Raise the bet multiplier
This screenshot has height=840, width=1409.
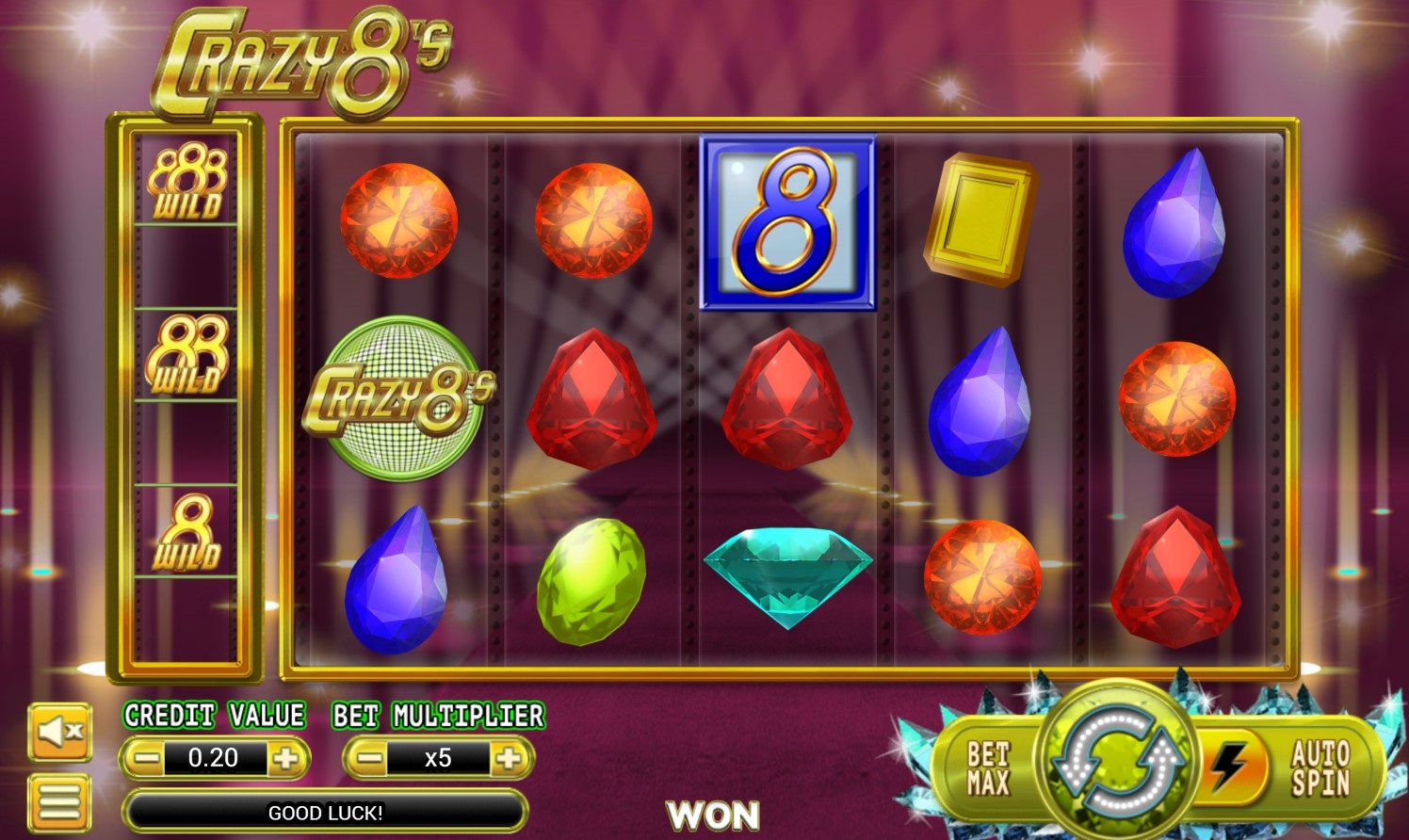(509, 758)
